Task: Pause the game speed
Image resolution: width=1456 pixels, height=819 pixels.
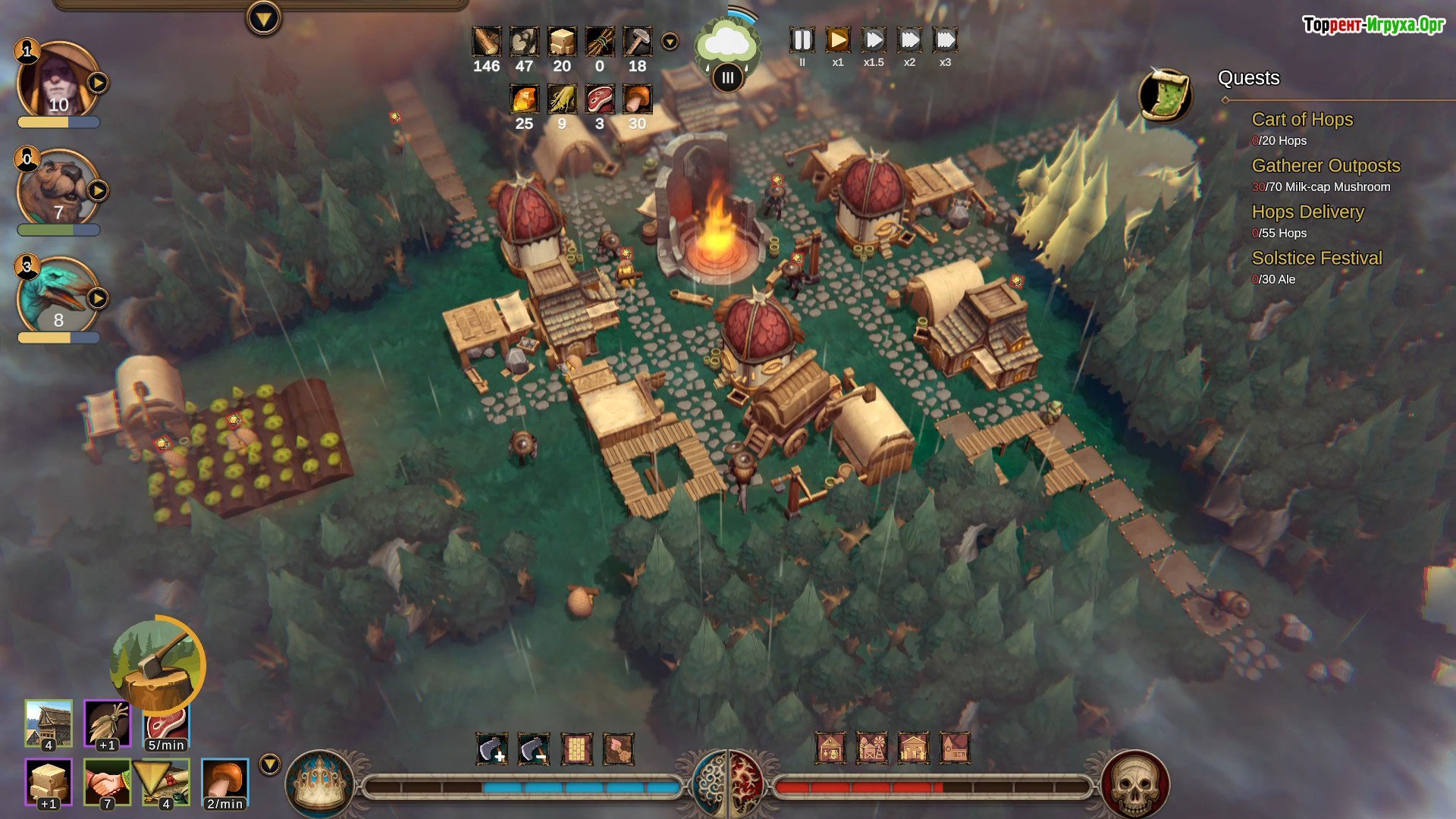Action: (802, 40)
